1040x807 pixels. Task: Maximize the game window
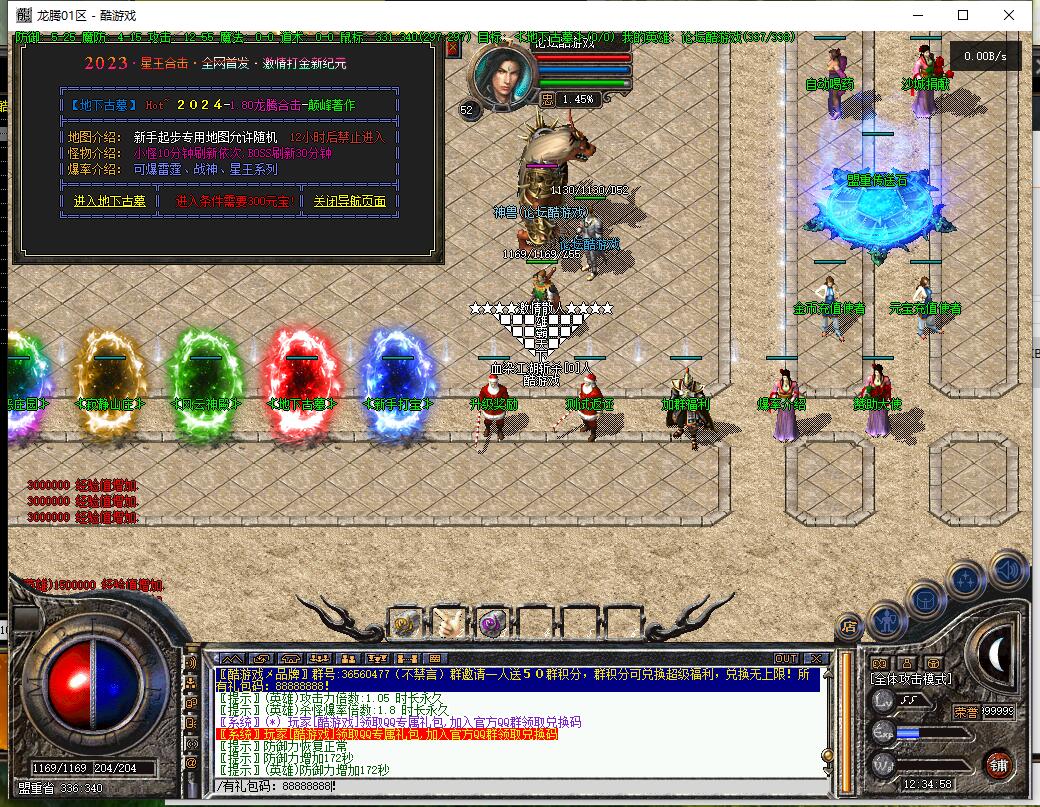click(963, 15)
